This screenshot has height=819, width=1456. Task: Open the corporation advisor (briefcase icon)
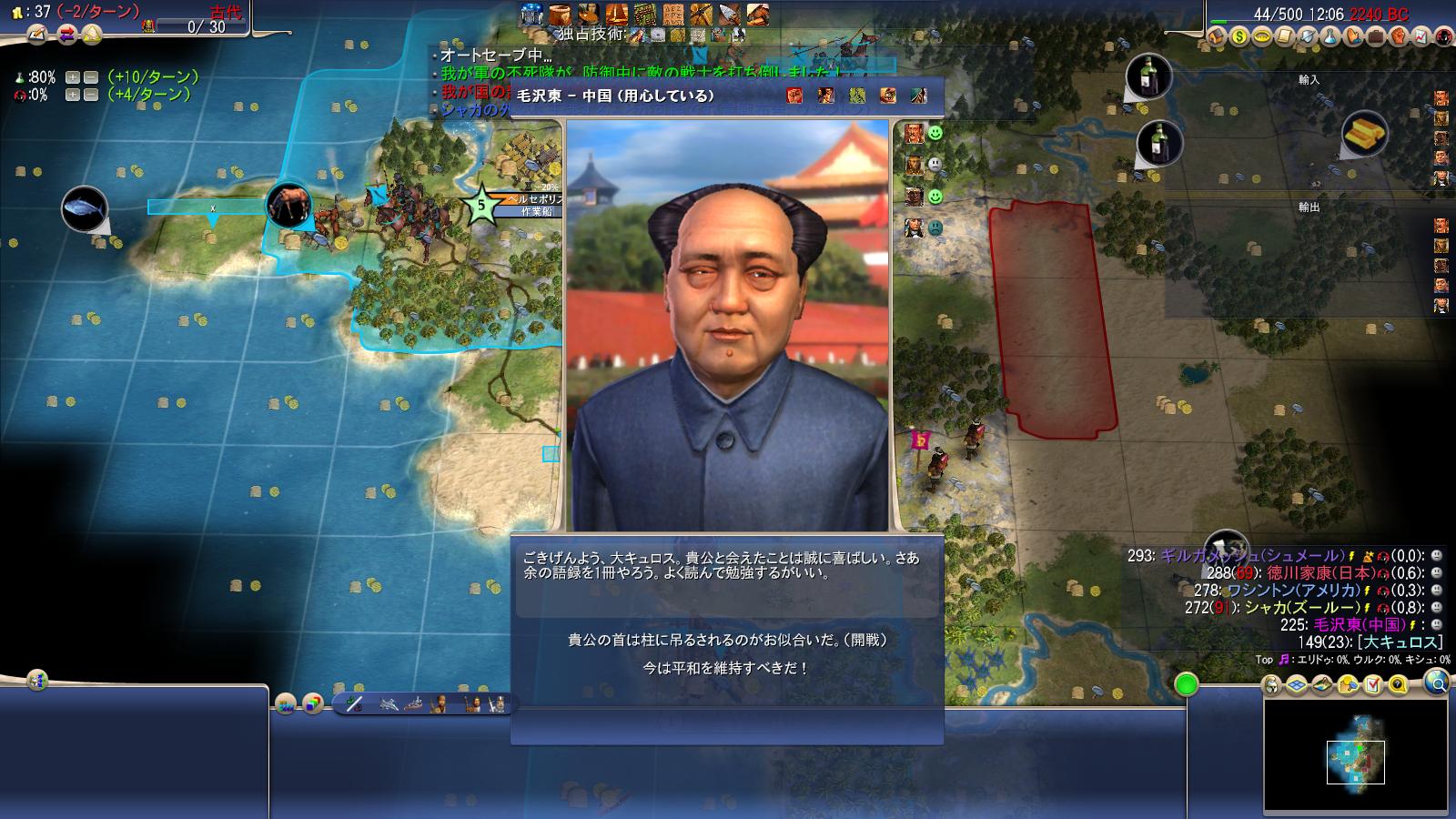coord(1376,36)
